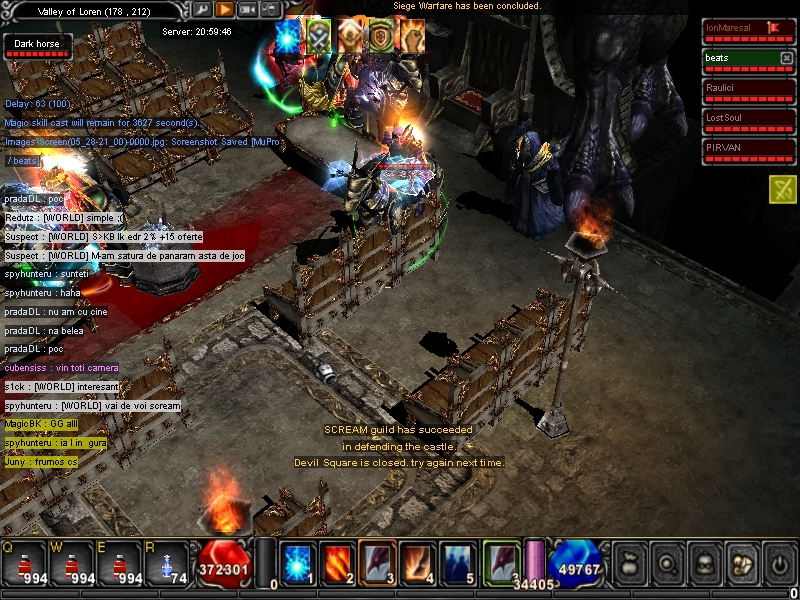This screenshot has width=800, height=600.
Task: Leave party via X next to beats
Action: coord(786,58)
